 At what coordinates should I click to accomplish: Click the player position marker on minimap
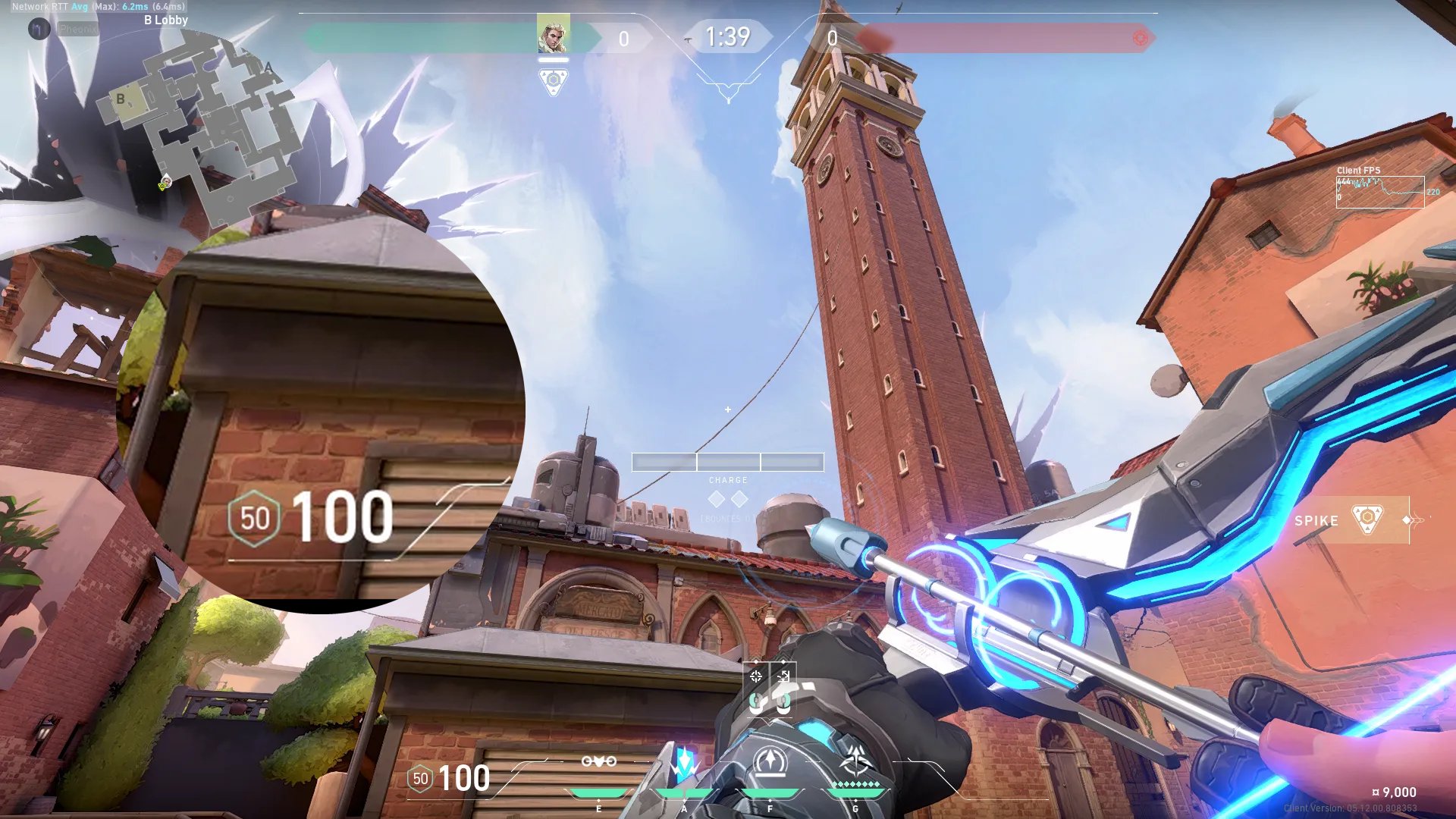pyautogui.click(x=165, y=182)
